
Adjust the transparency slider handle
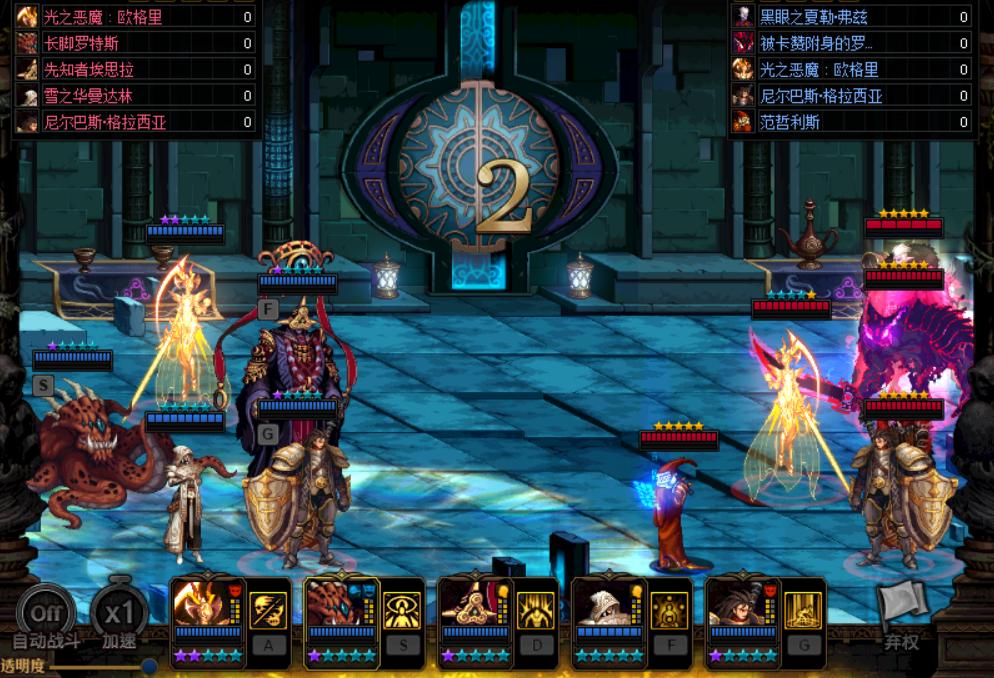[149, 666]
